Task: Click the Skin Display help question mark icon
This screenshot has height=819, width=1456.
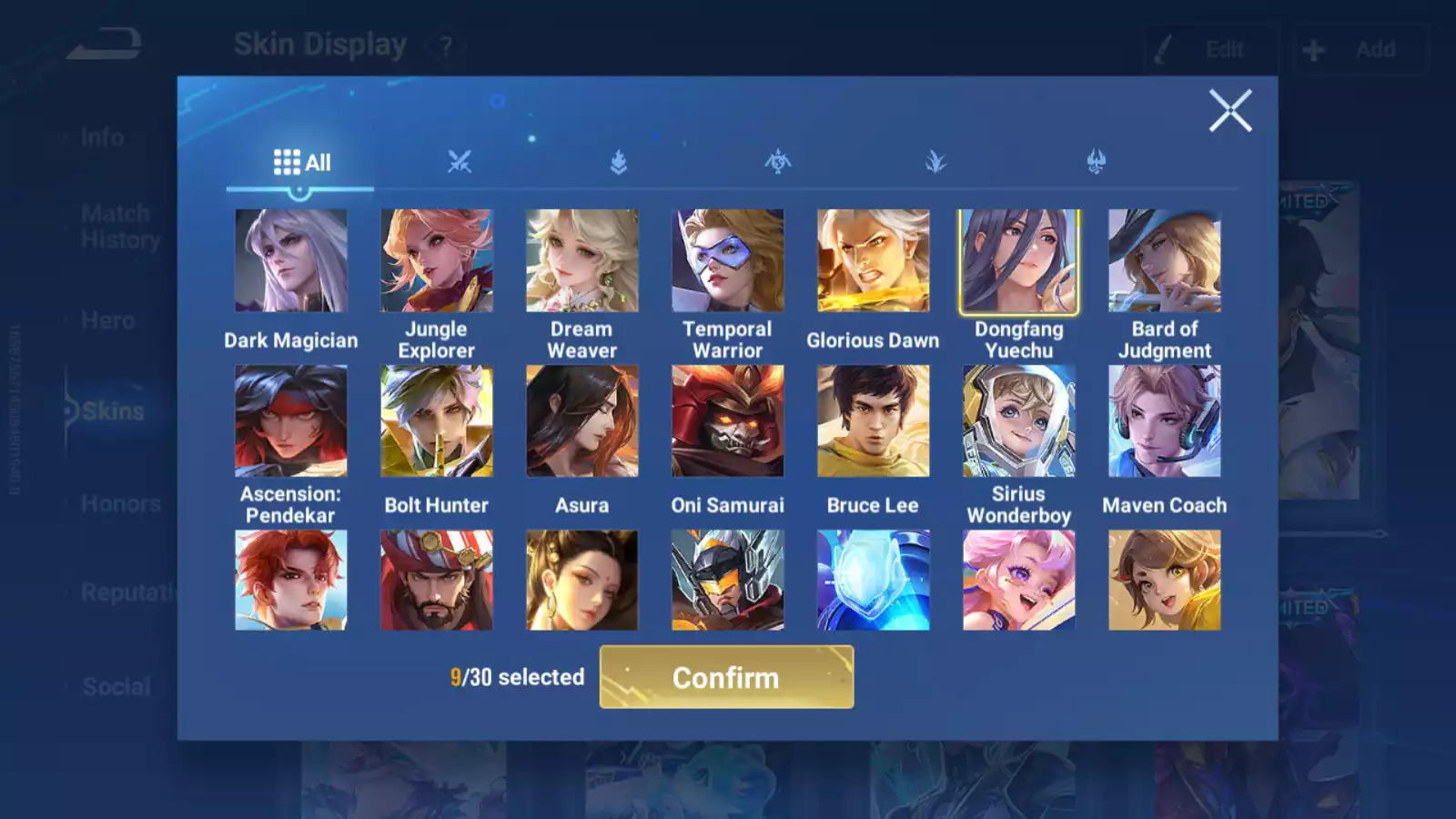Action: click(x=445, y=45)
